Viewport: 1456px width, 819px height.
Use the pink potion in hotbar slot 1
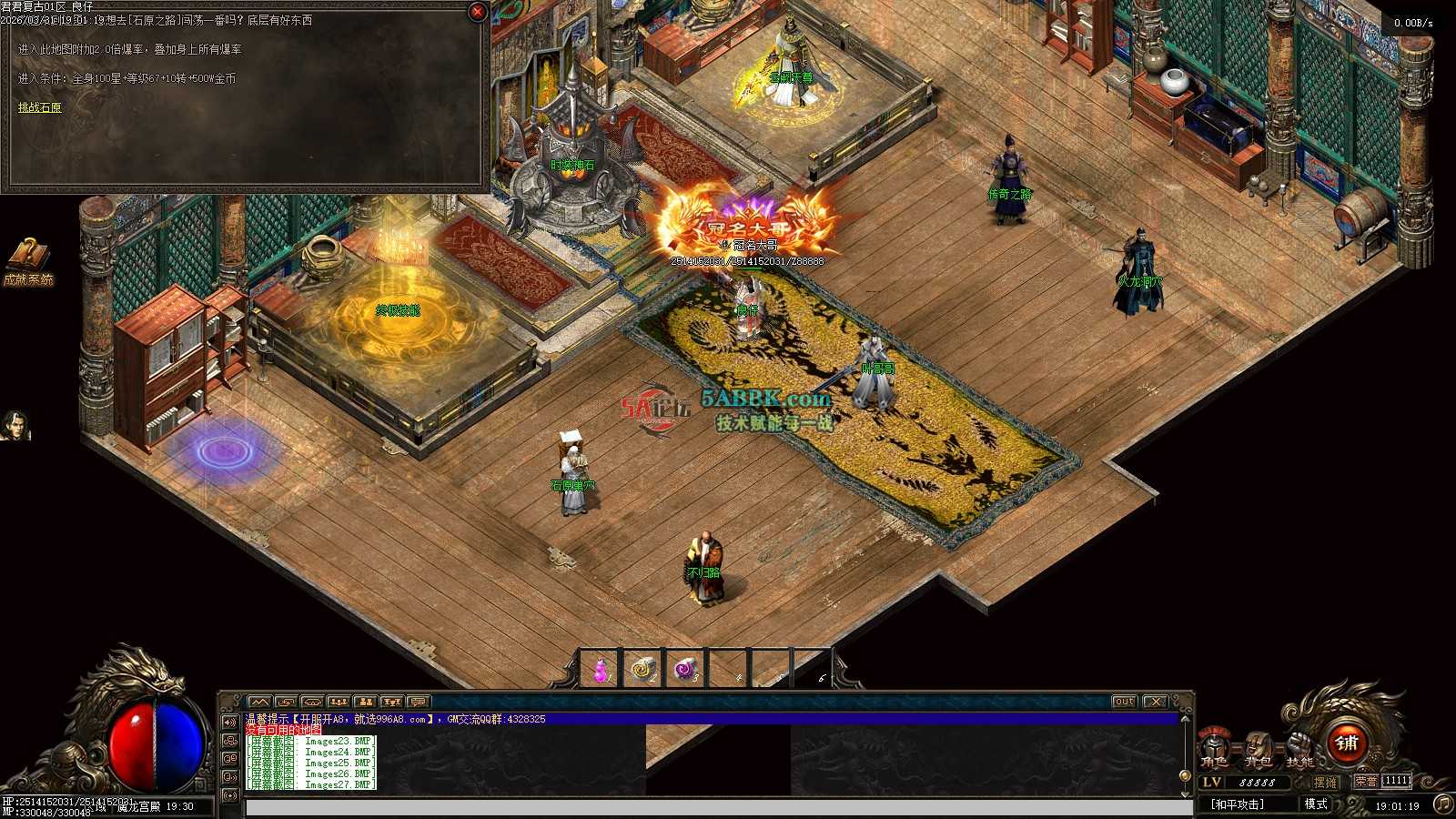(x=600, y=671)
